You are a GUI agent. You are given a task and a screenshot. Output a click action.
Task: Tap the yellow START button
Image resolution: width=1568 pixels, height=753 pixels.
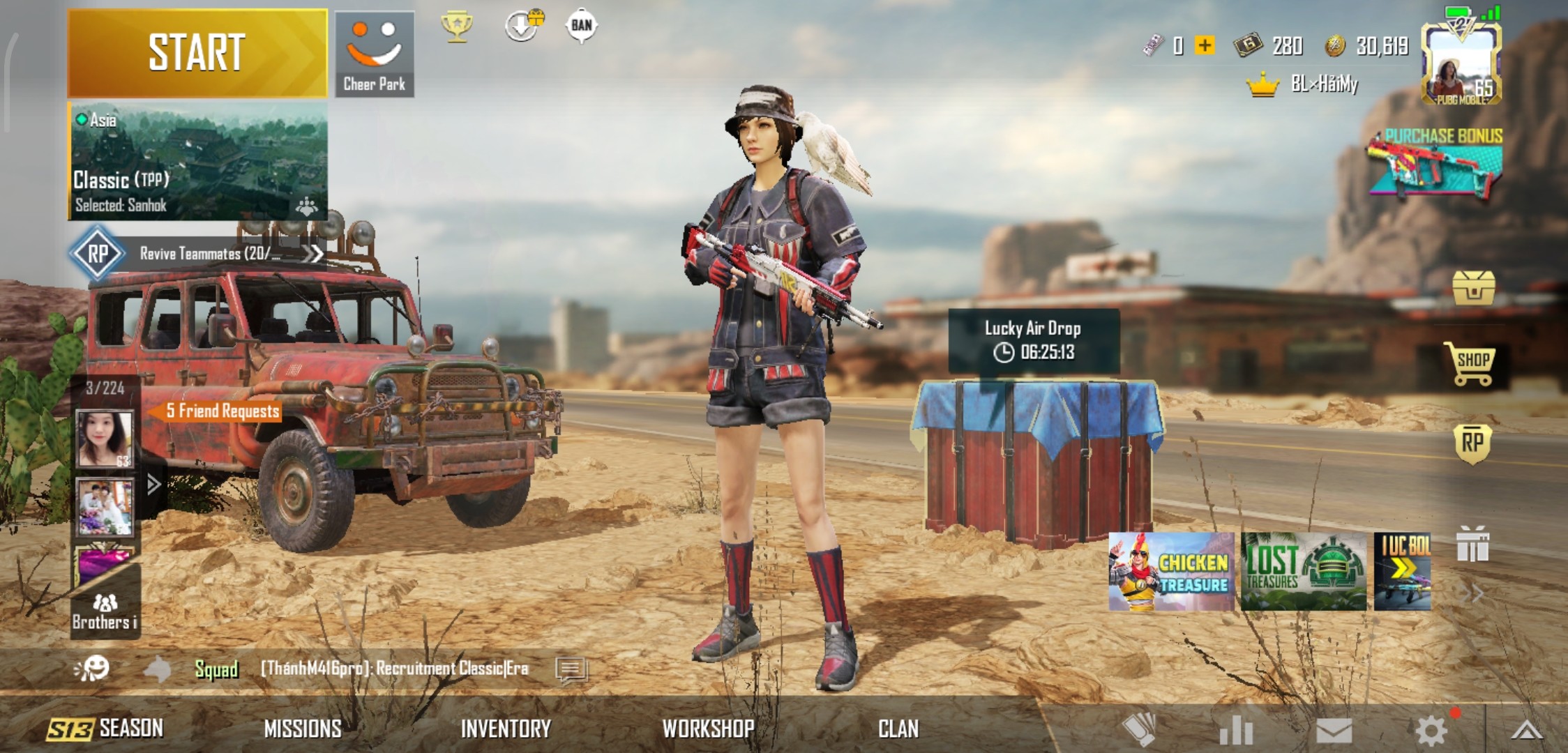[197, 53]
